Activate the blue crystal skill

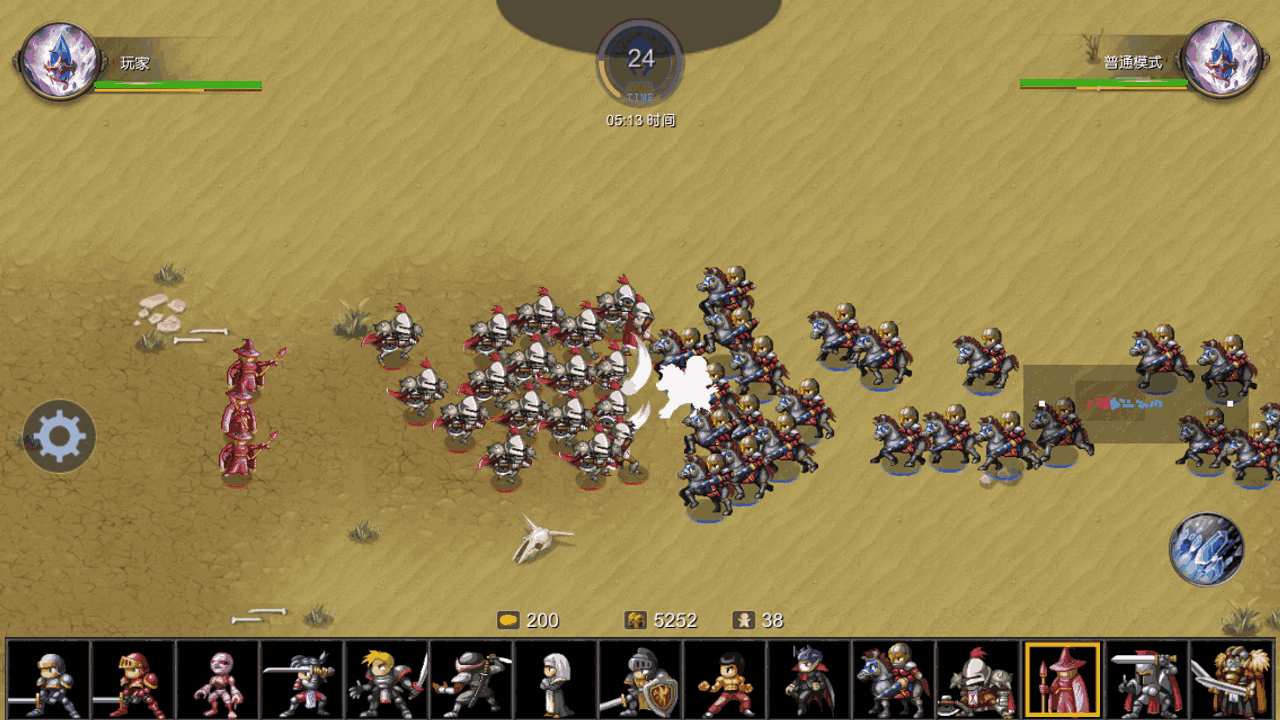pyautogui.click(x=1206, y=549)
